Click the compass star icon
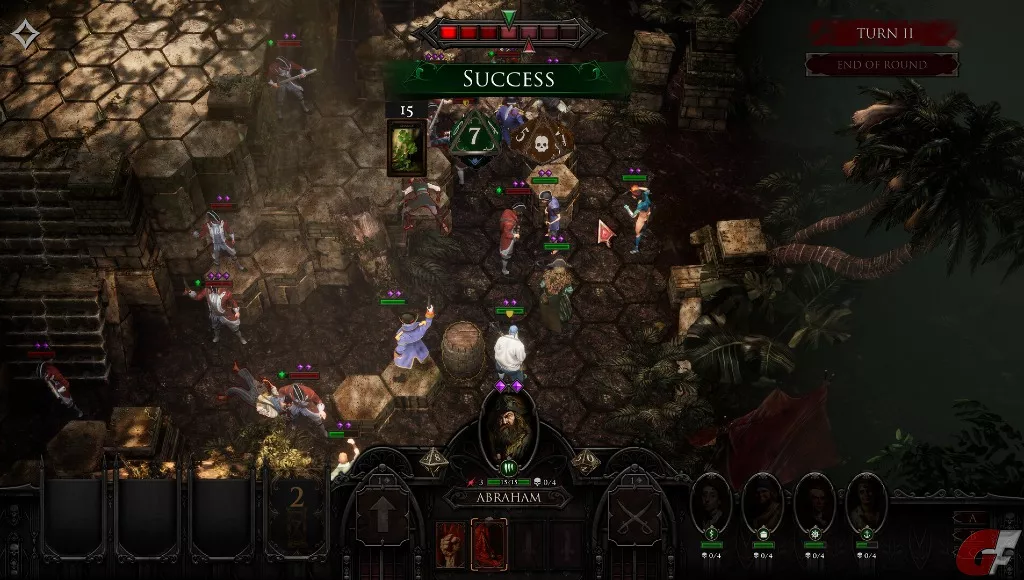This screenshot has height=580, width=1024. pyautogui.click(x=25, y=36)
